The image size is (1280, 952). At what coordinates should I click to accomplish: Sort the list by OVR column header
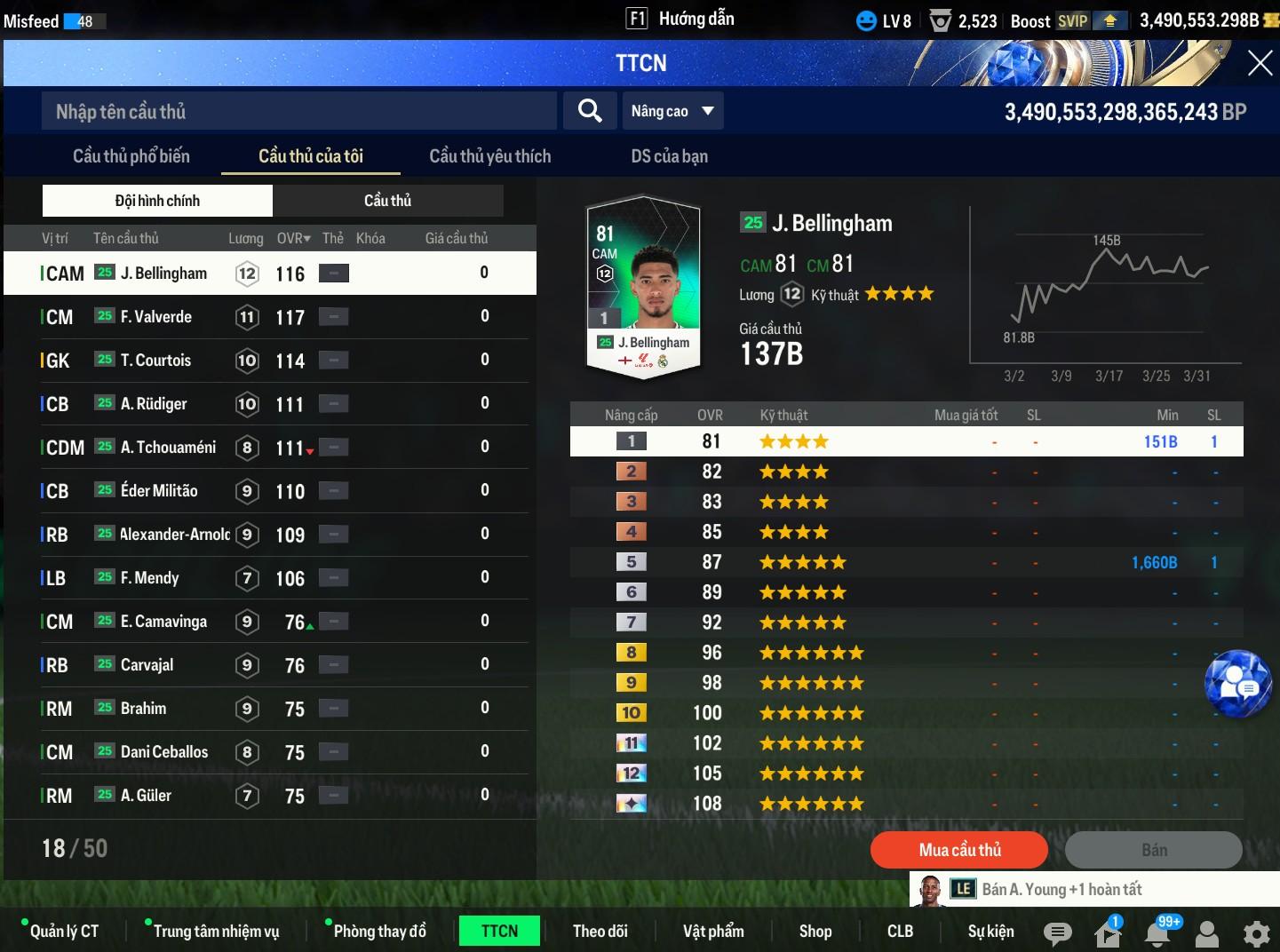tap(293, 238)
